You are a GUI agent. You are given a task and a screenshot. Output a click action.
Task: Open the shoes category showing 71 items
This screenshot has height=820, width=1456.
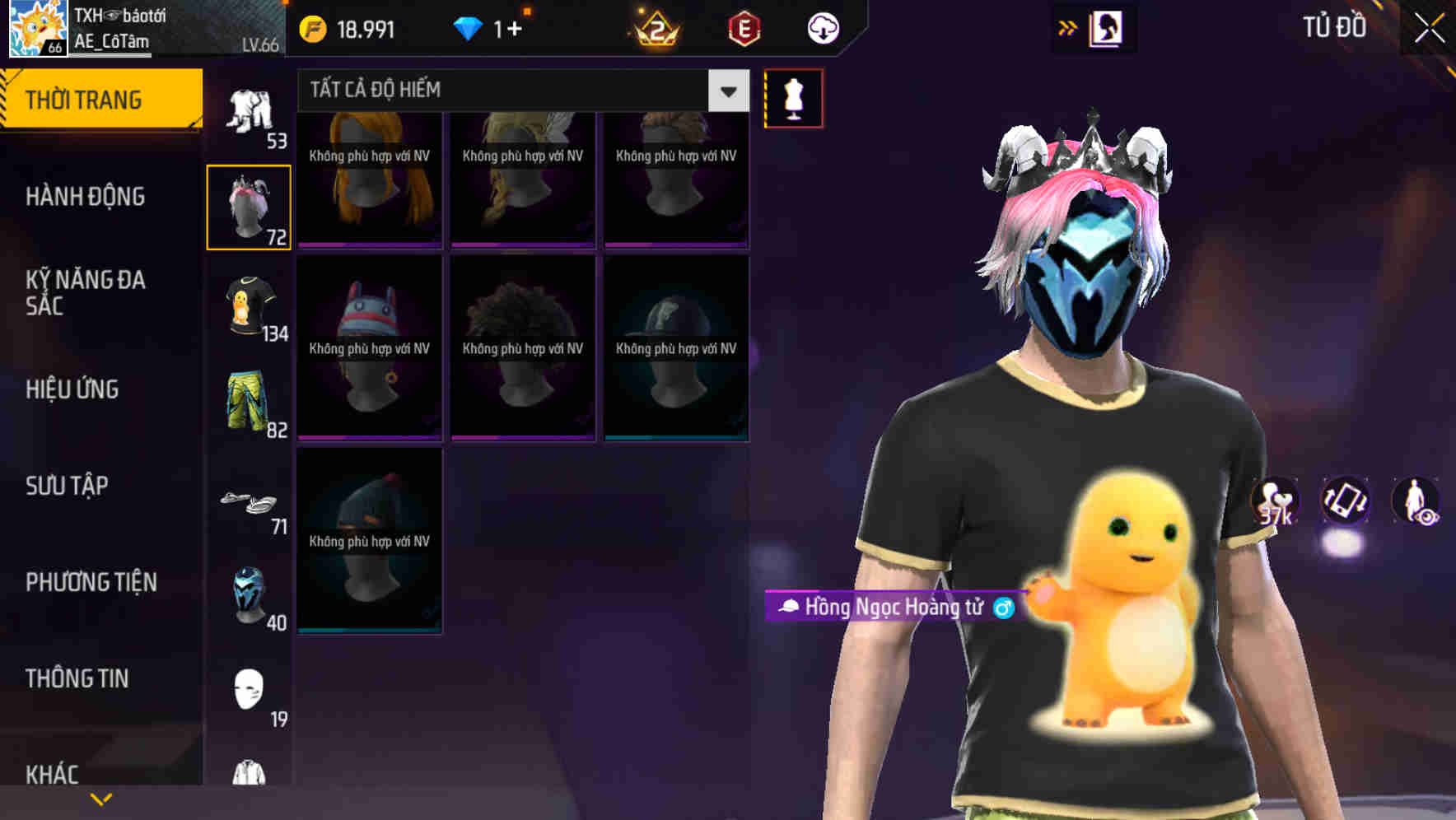[249, 502]
